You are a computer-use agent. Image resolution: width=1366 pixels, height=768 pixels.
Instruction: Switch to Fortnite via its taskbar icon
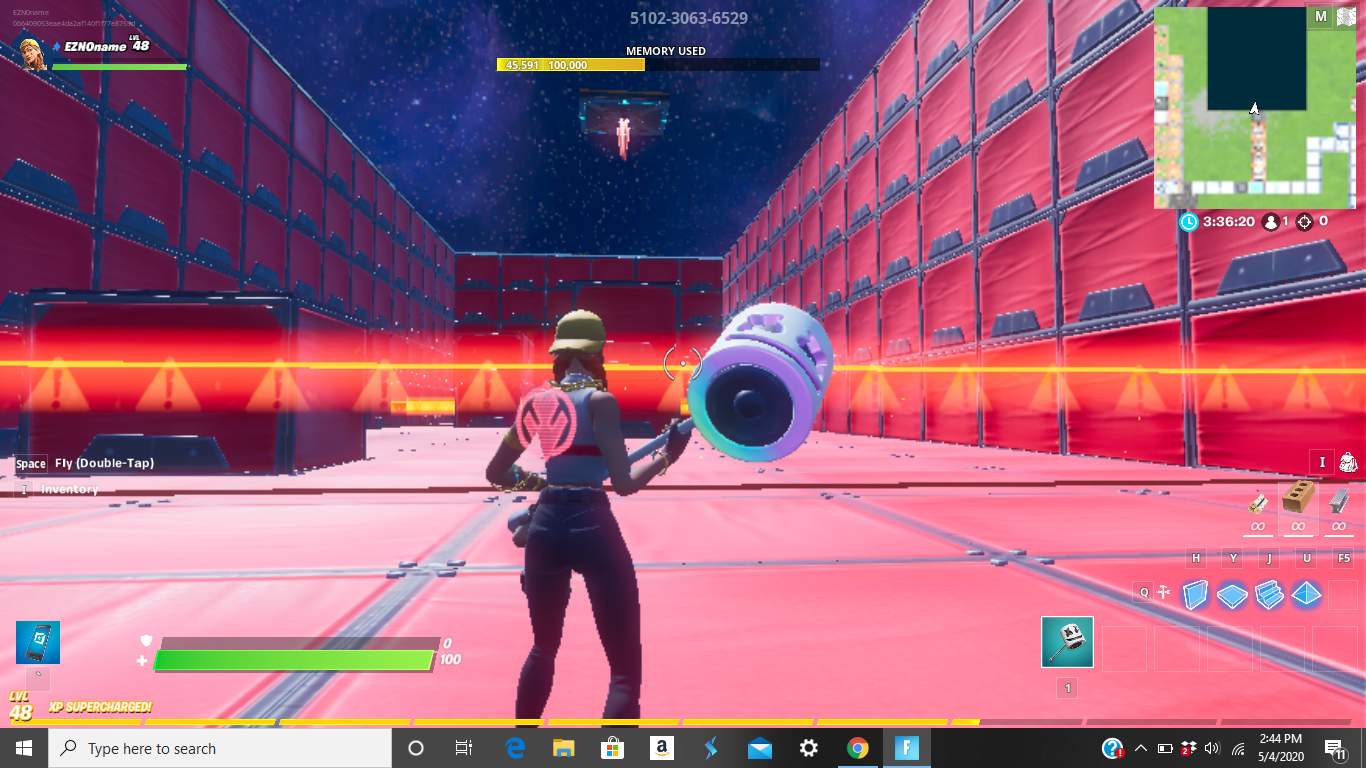point(905,748)
